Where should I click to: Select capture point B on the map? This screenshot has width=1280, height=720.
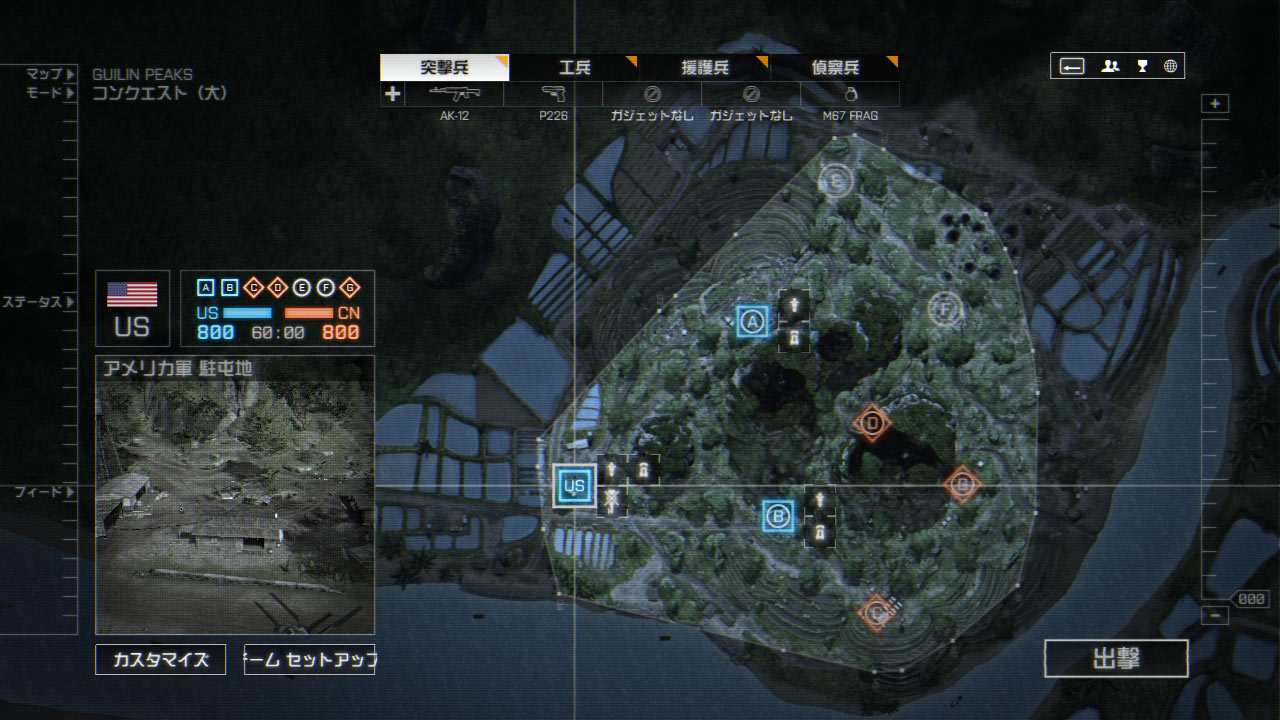(x=778, y=516)
